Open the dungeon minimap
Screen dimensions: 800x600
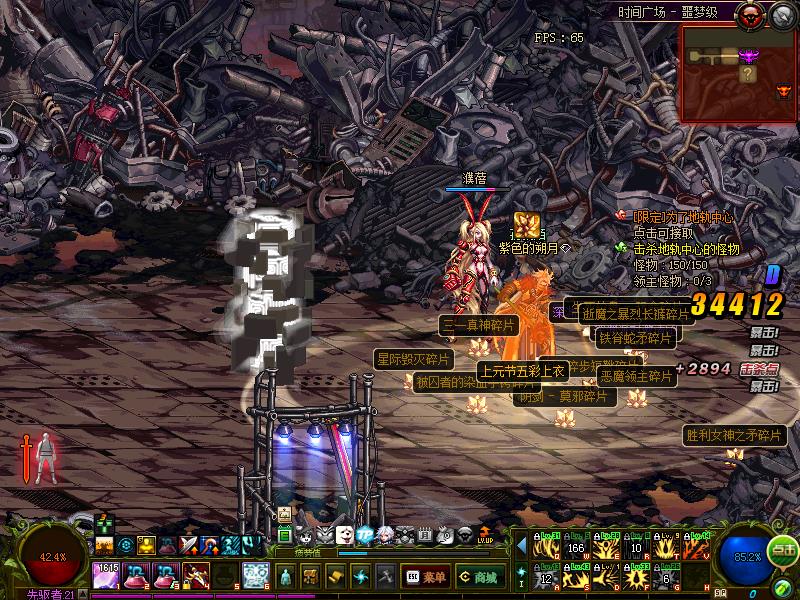738,72
